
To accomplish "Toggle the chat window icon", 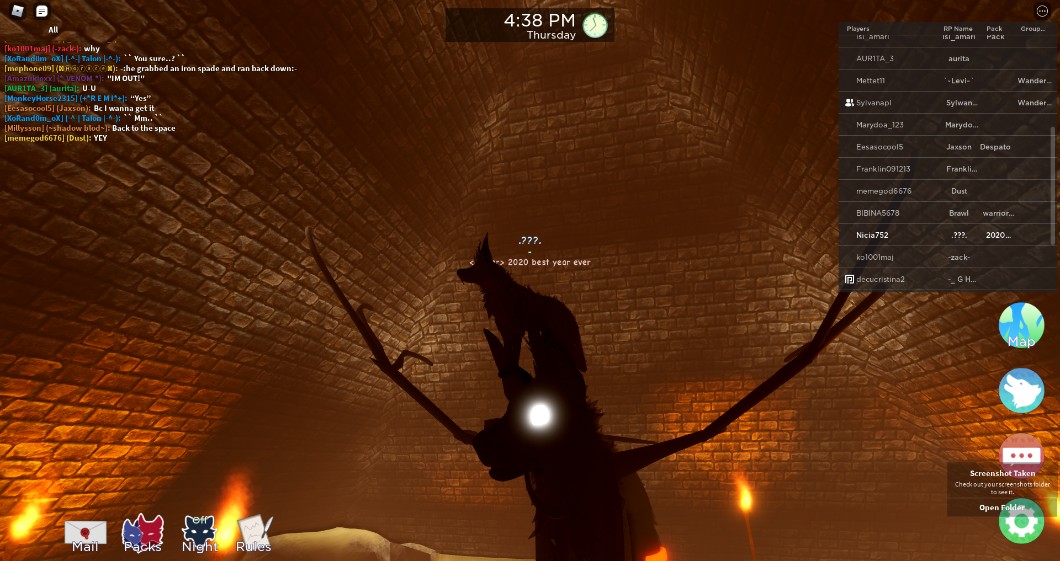I will click(x=41, y=11).
